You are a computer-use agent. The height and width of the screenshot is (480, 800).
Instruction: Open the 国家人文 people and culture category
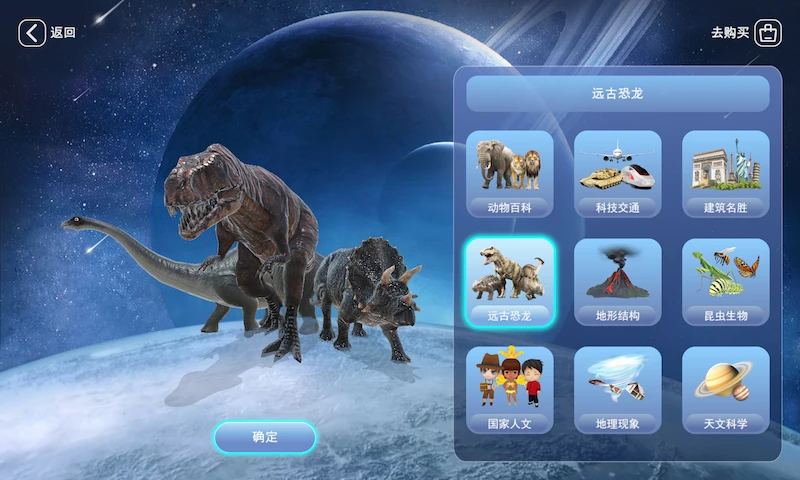[509, 391]
